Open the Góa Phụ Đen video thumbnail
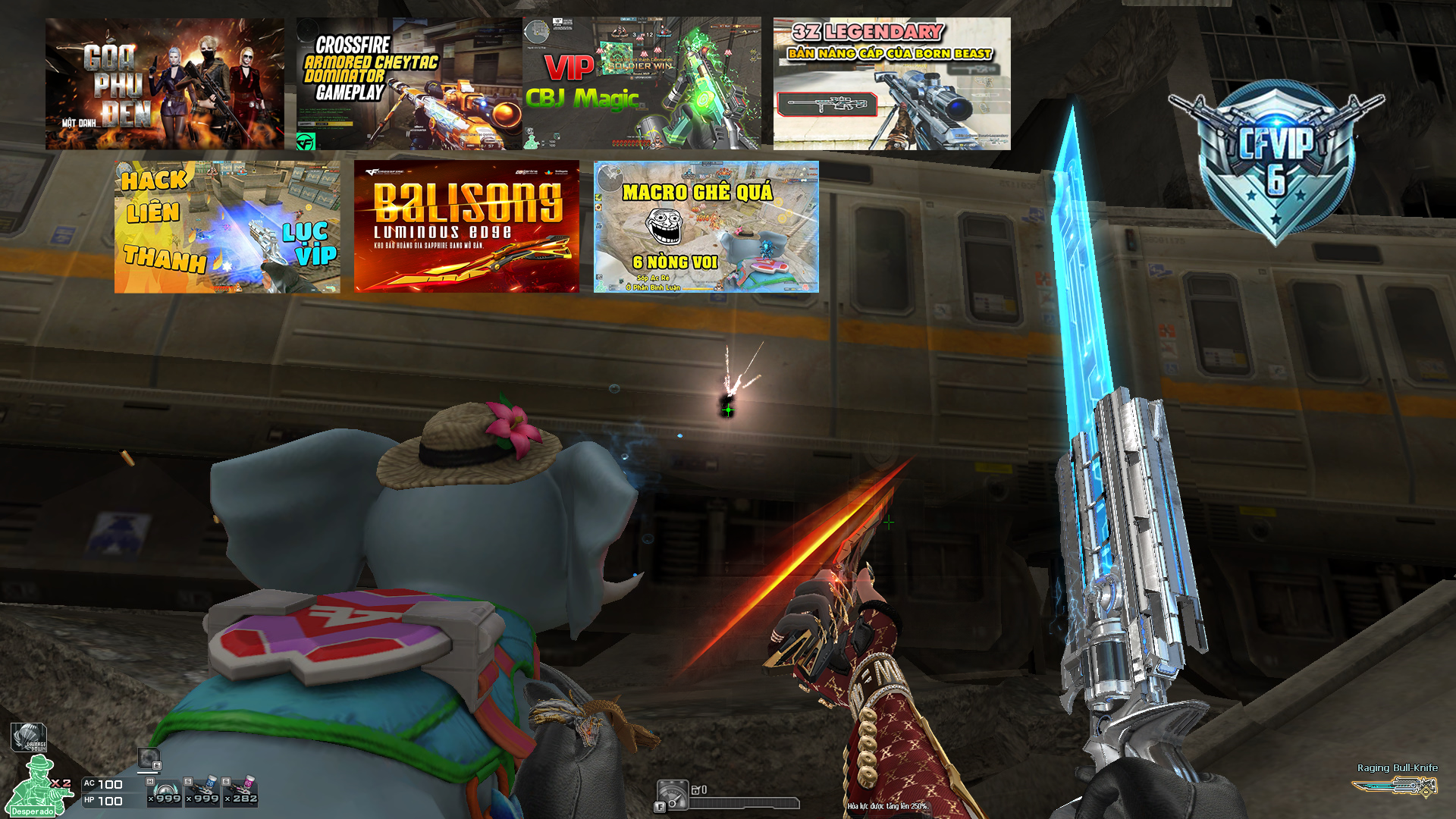This screenshot has width=1456, height=819. [x=165, y=83]
